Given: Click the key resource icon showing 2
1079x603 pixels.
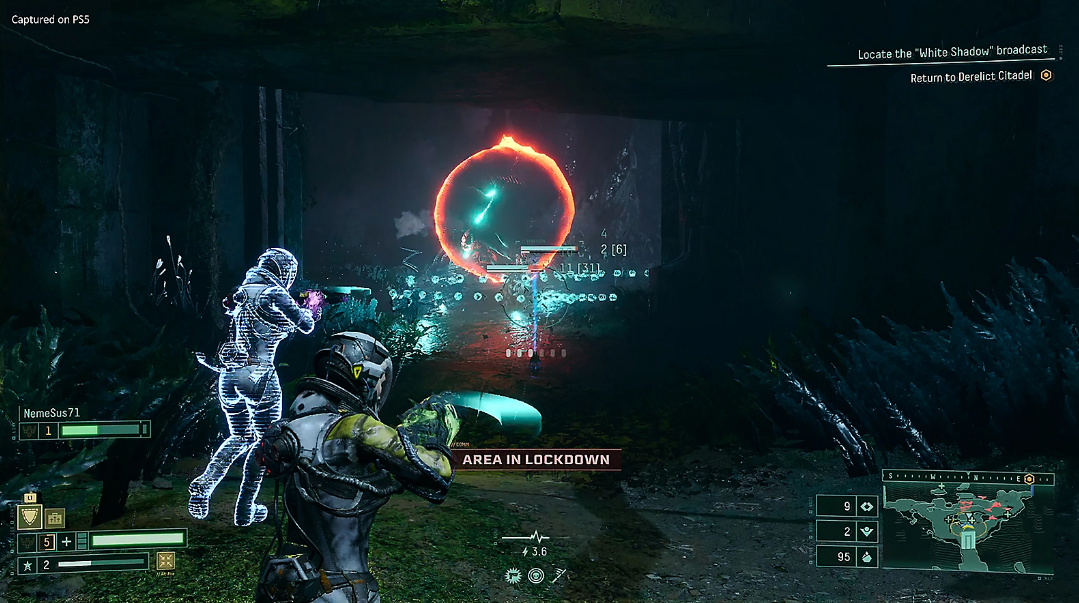Looking at the screenshot, I should 866,531.
